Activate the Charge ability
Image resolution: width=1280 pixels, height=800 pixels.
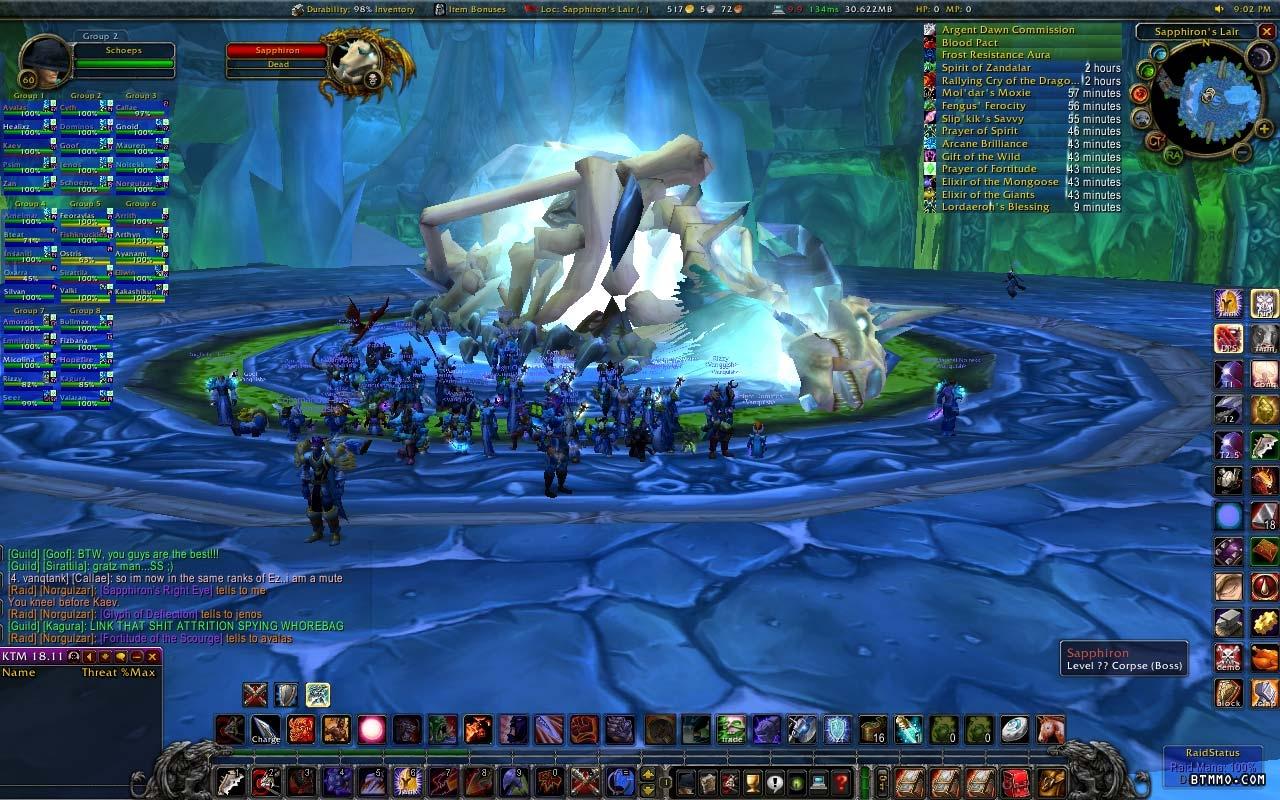tap(265, 730)
